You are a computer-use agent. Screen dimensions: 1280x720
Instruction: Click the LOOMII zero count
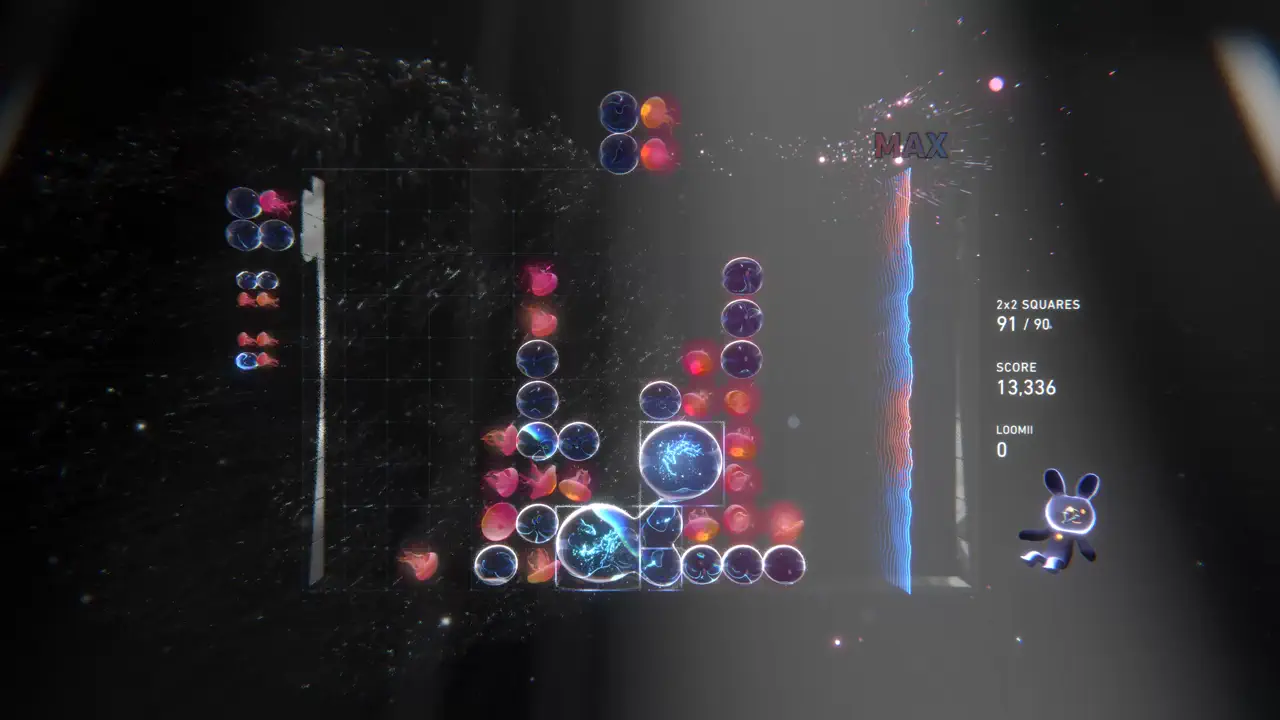pyautogui.click(x=1002, y=450)
